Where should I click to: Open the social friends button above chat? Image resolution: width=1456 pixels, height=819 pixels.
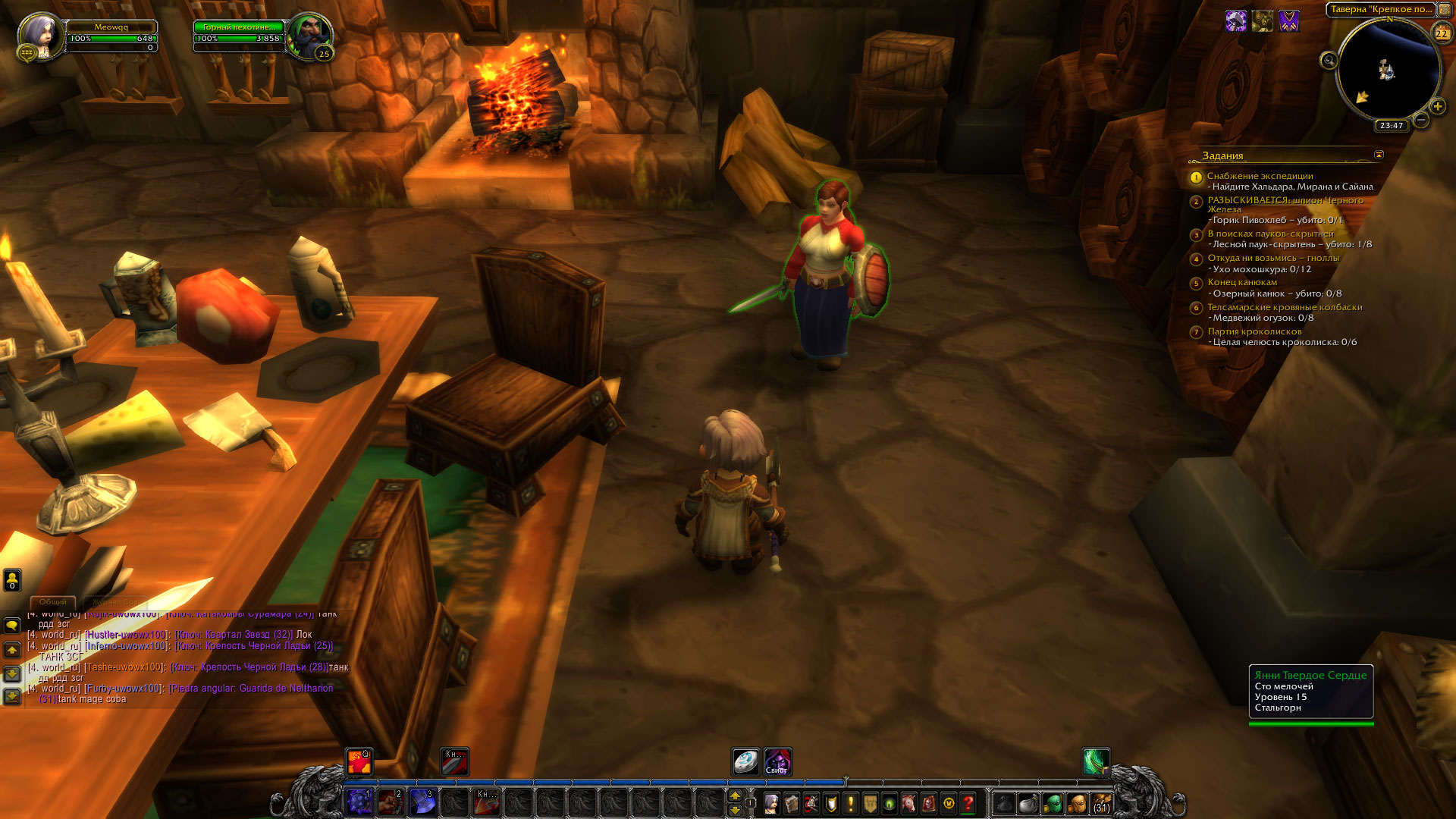[x=12, y=580]
